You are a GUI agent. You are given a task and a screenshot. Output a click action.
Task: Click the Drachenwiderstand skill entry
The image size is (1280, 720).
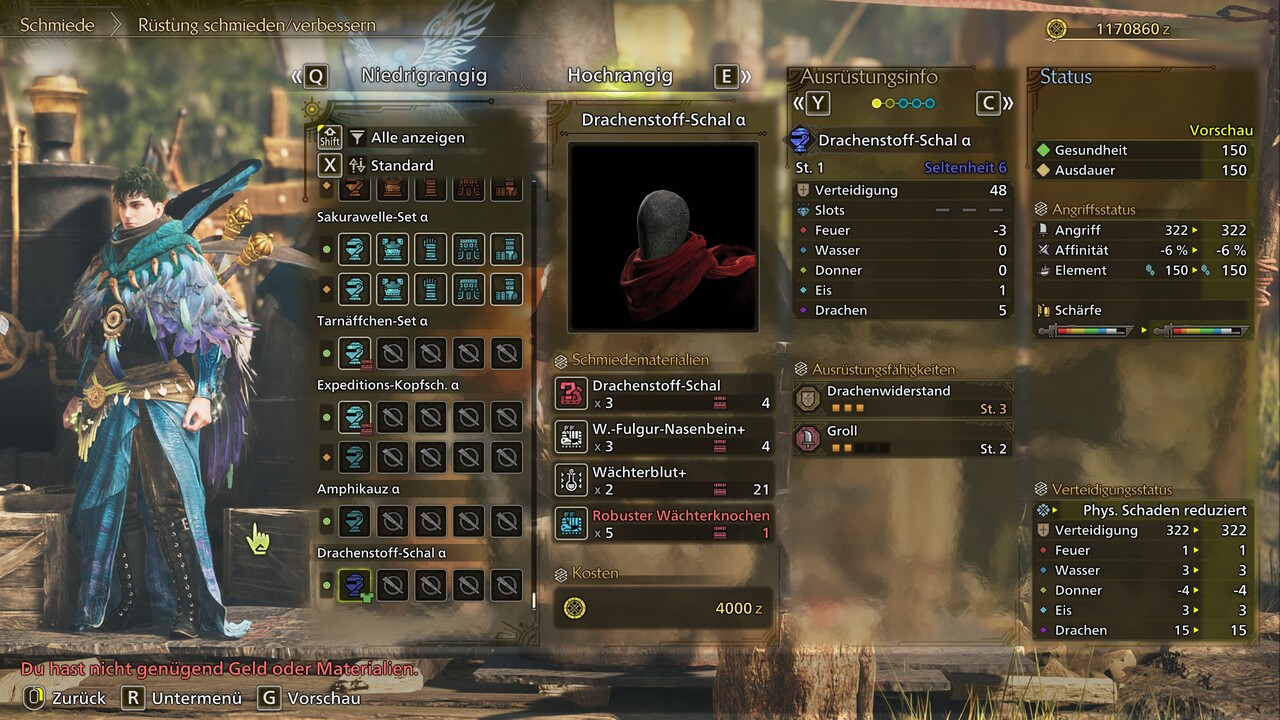tap(902, 399)
